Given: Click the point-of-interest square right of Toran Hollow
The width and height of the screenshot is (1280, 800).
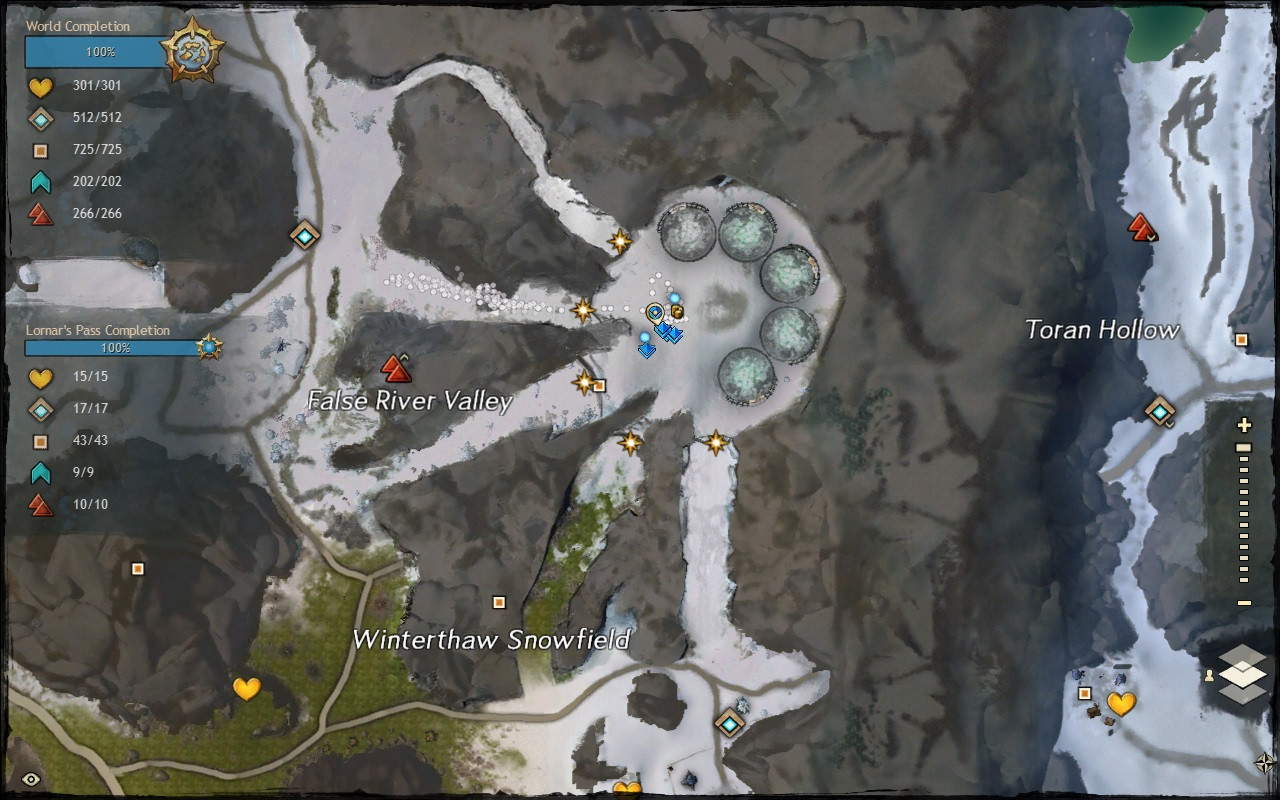Looking at the screenshot, I should [x=1241, y=340].
